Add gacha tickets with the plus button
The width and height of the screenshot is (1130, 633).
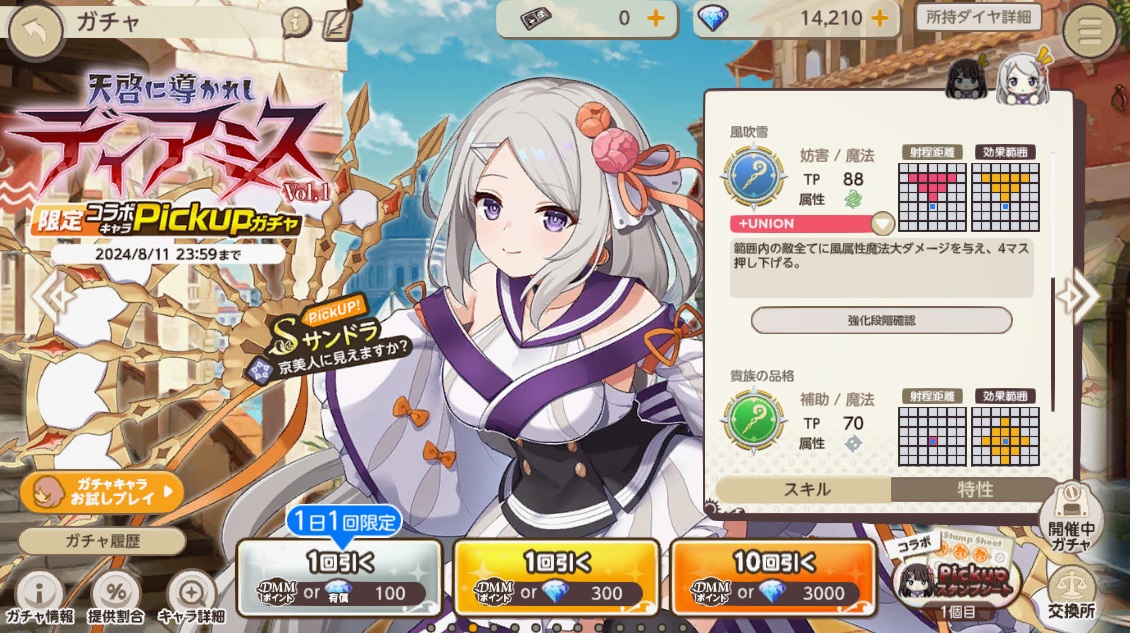tap(656, 18)
